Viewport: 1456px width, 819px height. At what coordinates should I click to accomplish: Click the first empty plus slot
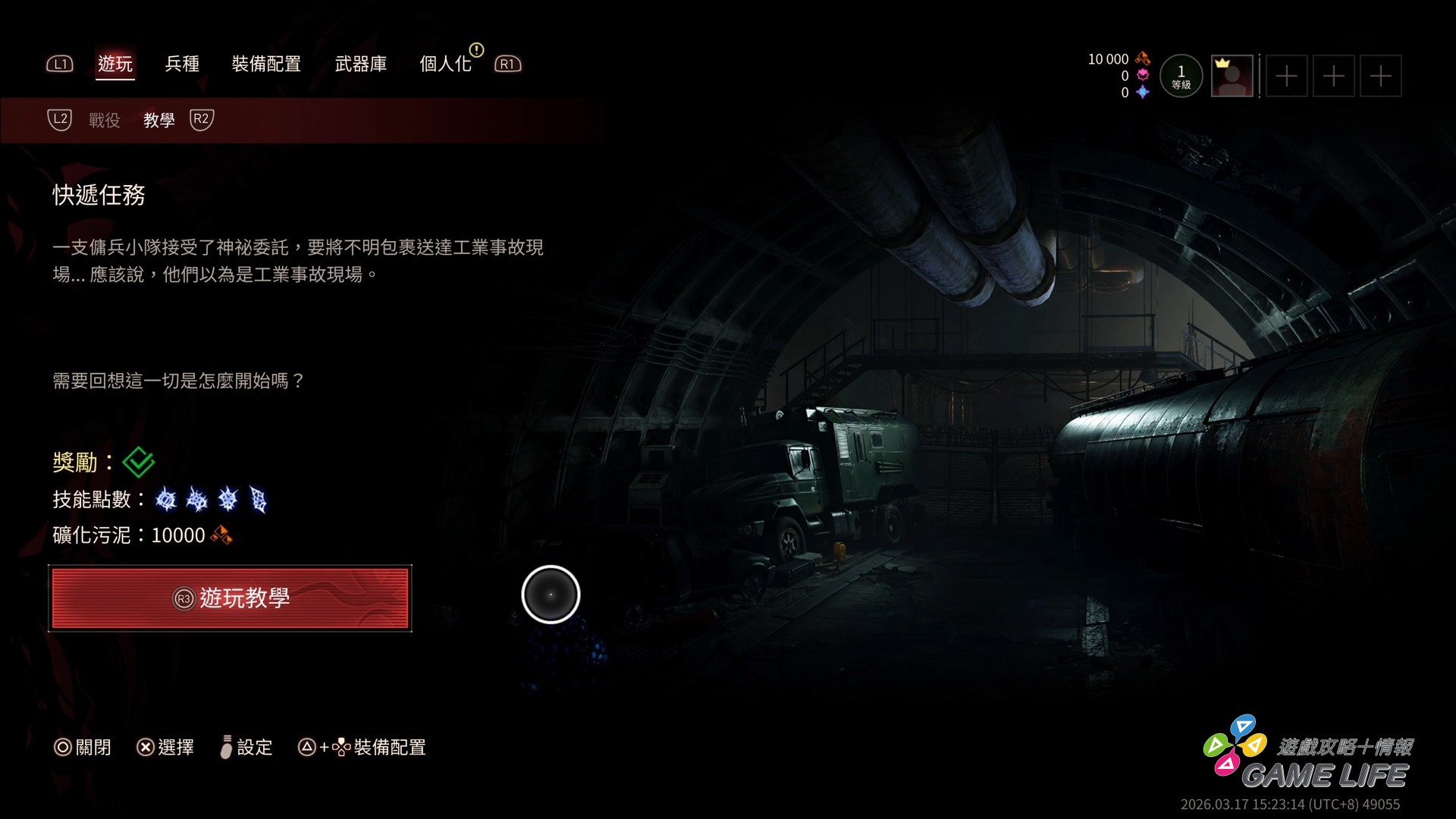[1287, 76]
